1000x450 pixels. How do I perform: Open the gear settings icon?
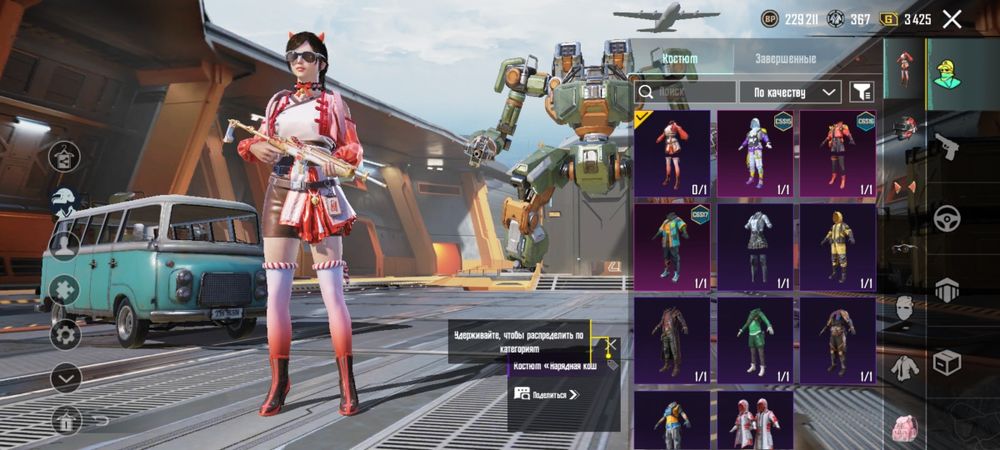[66, 334]
